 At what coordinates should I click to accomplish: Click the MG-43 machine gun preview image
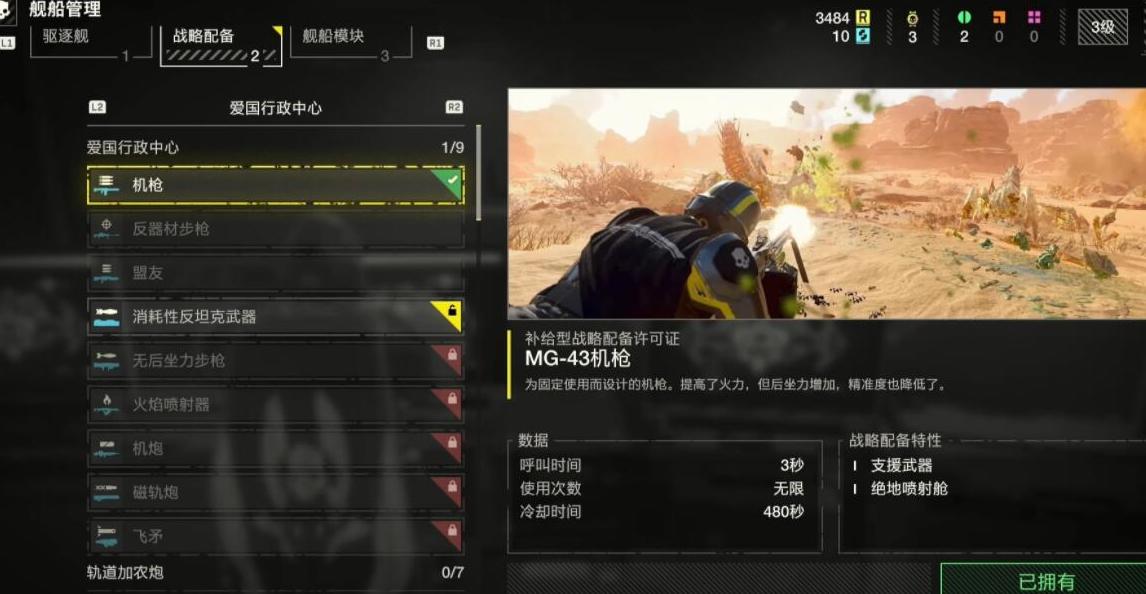(x=826, y=204)
